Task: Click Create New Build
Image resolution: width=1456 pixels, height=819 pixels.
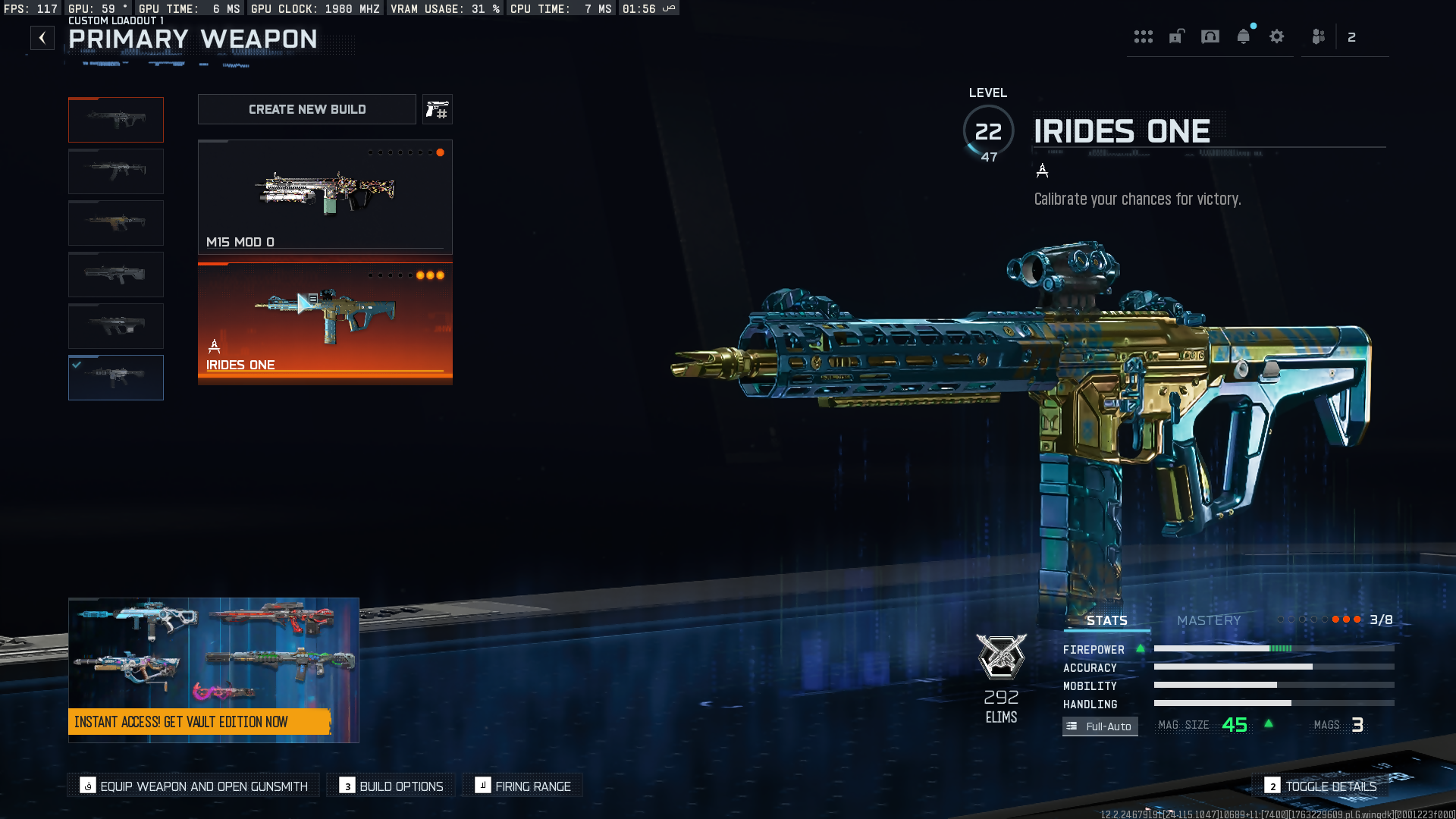Action: pos(307,109)
